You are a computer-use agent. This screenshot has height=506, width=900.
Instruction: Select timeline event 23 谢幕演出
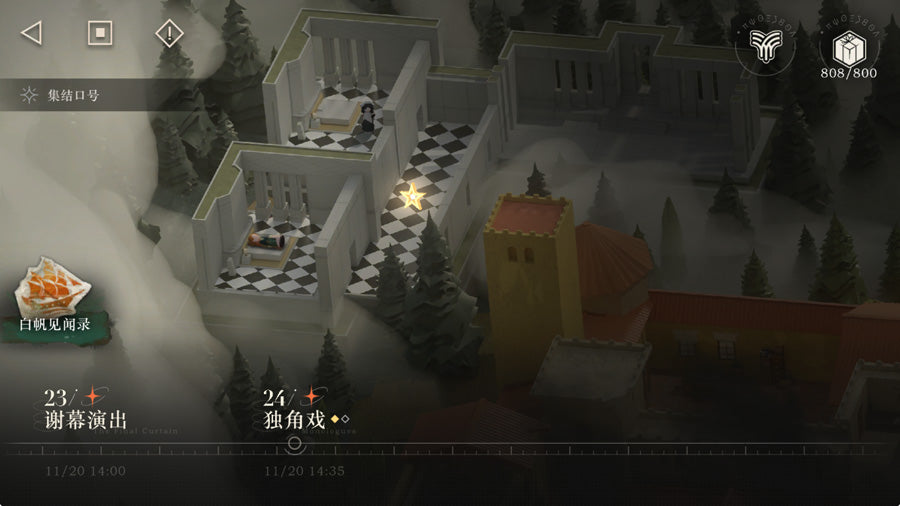[86, 411]
